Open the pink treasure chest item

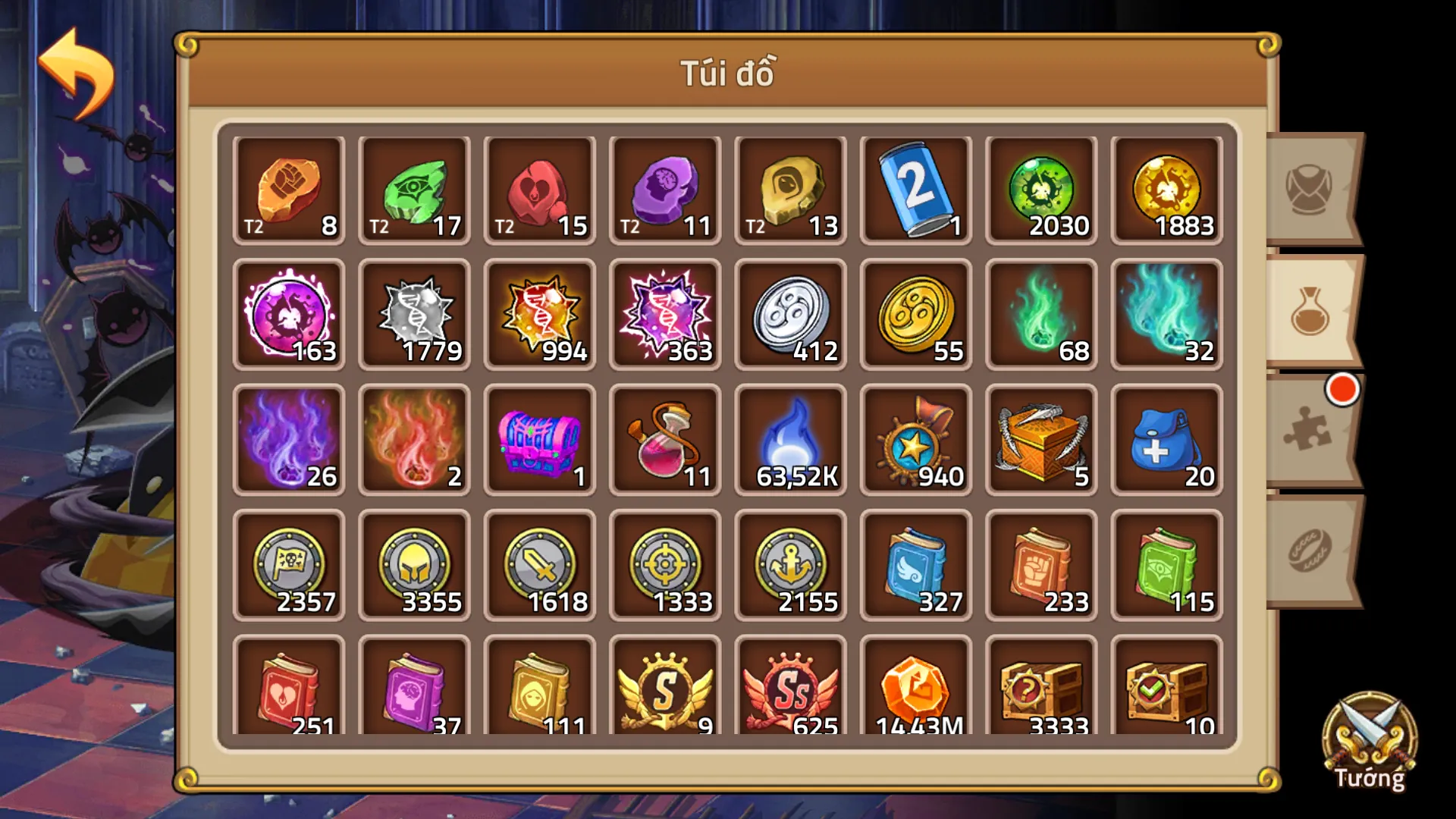pos(540,440)
